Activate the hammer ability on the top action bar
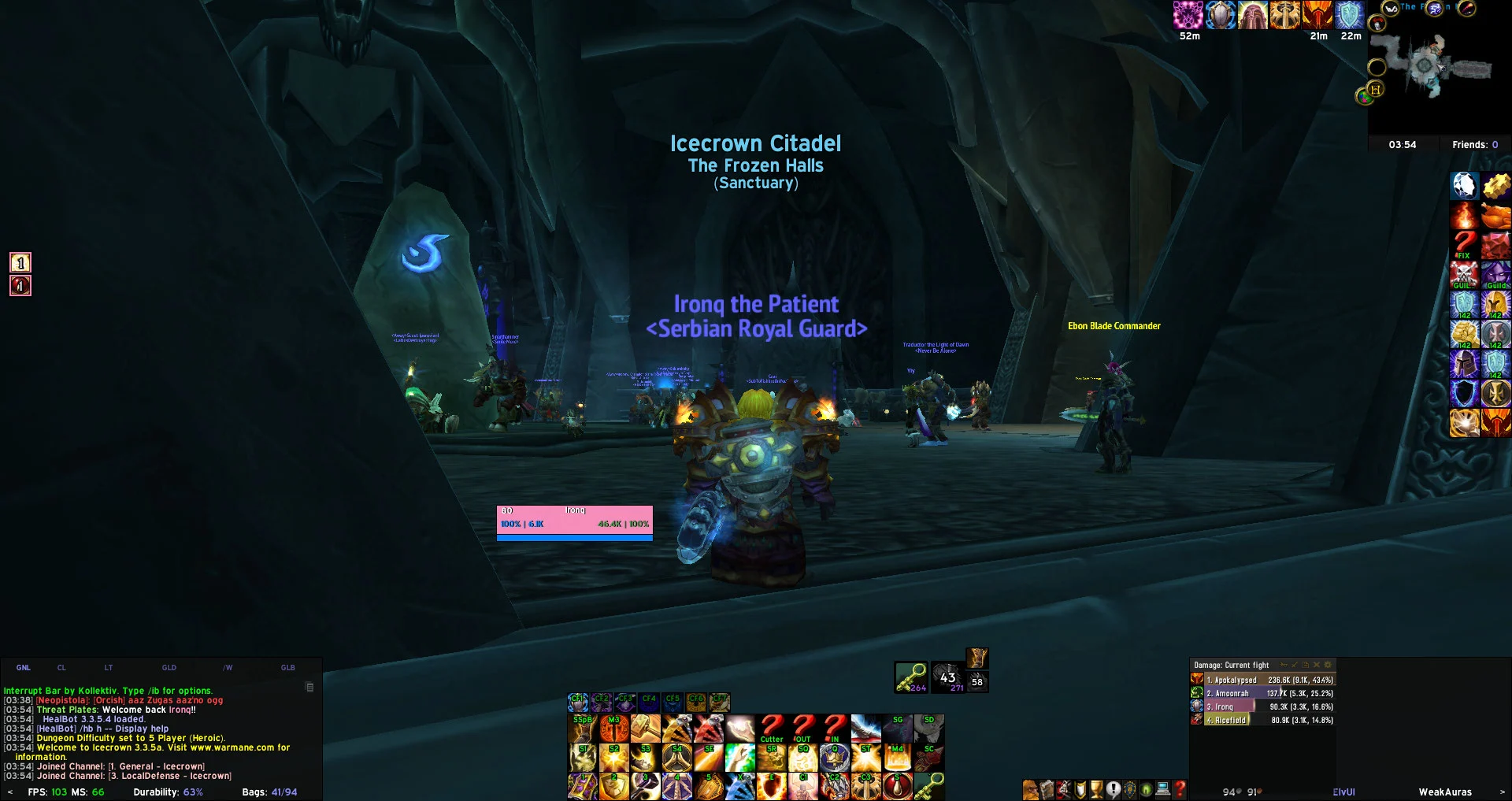Screen dimensions: 1512x801 click(646, 729)
